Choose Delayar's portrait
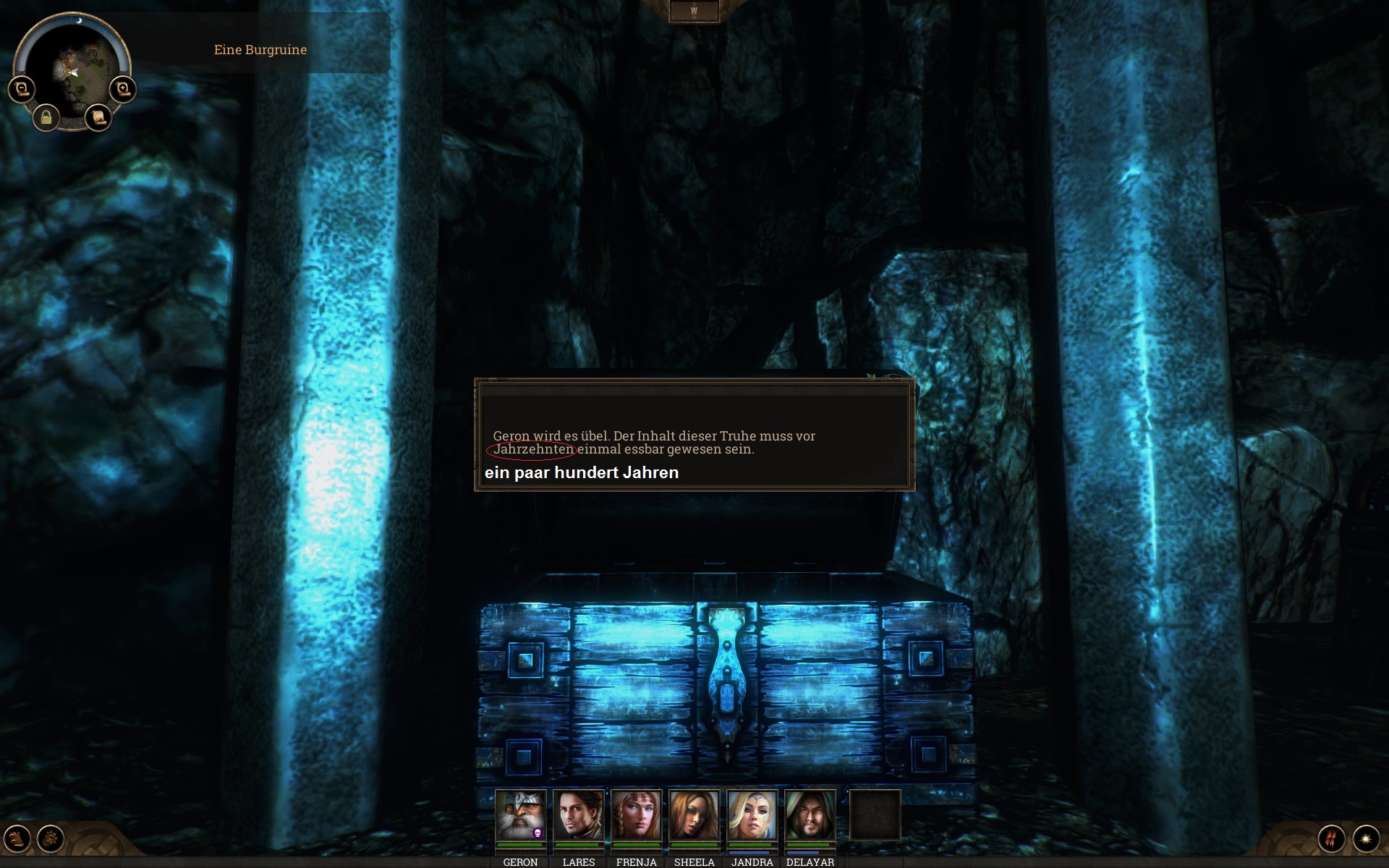 click(810, 815)
